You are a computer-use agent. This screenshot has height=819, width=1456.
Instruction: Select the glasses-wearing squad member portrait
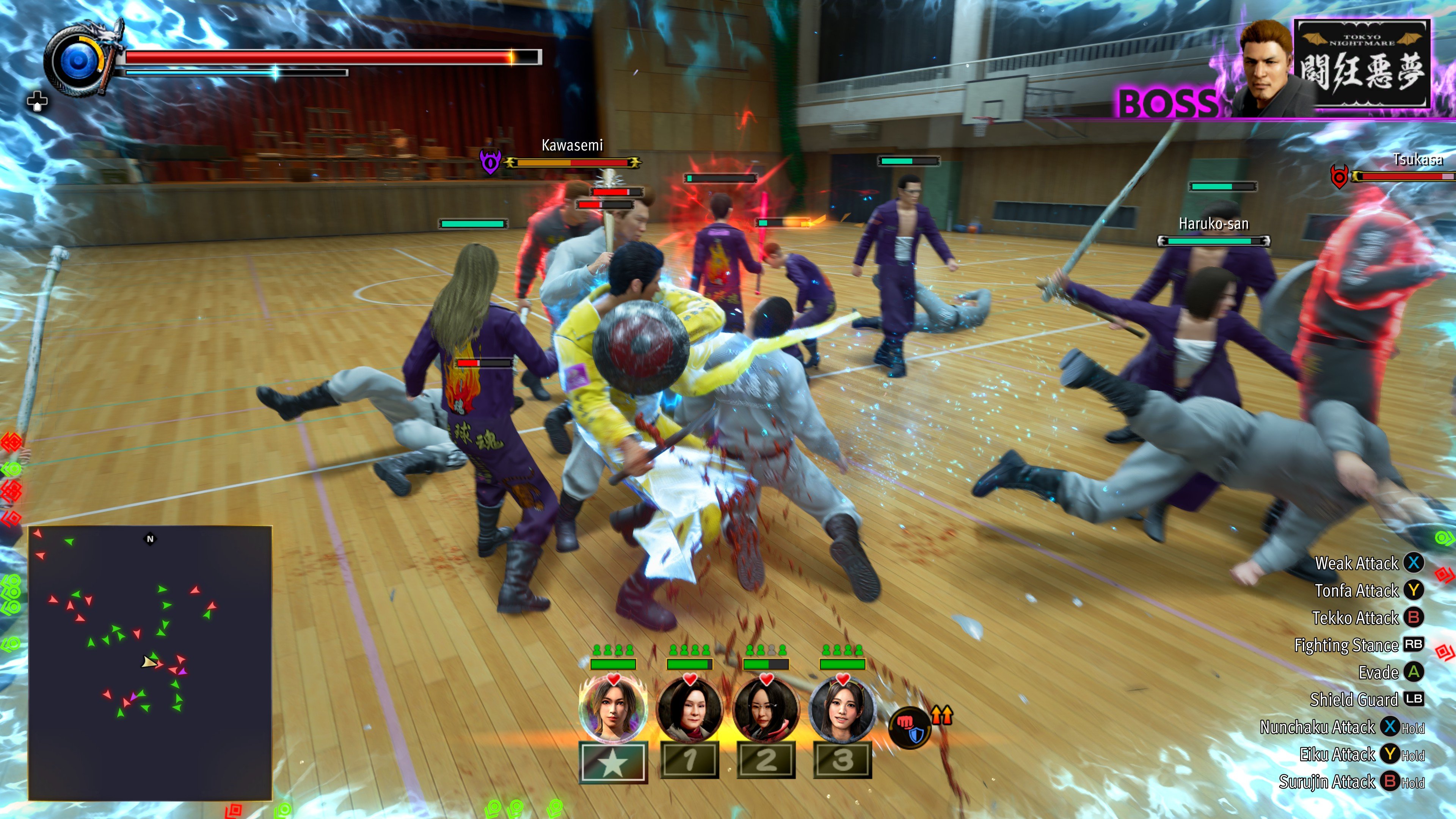click(x=766, y=711)
